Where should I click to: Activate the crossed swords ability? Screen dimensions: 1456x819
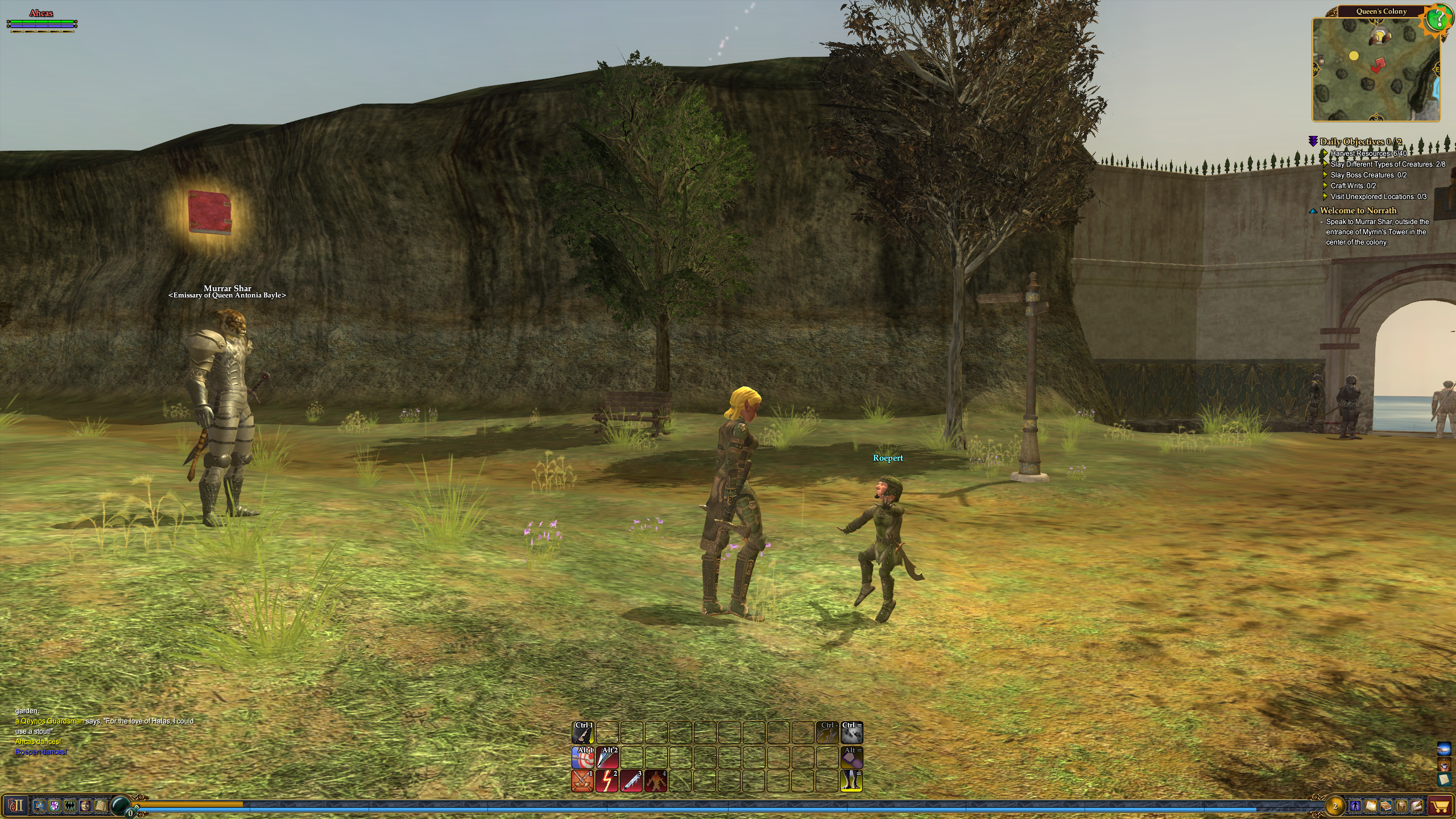pos(582,781)
